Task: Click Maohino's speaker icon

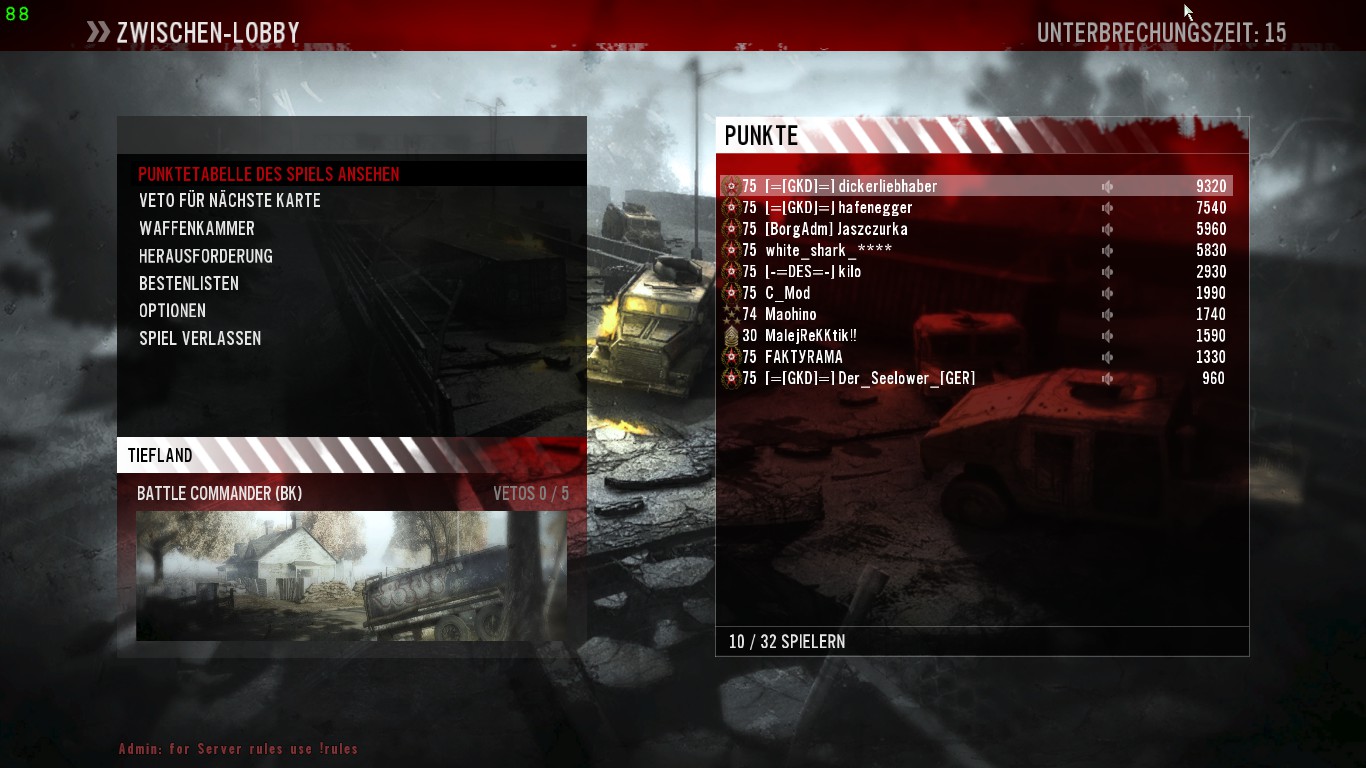Action: (1107, 314)
